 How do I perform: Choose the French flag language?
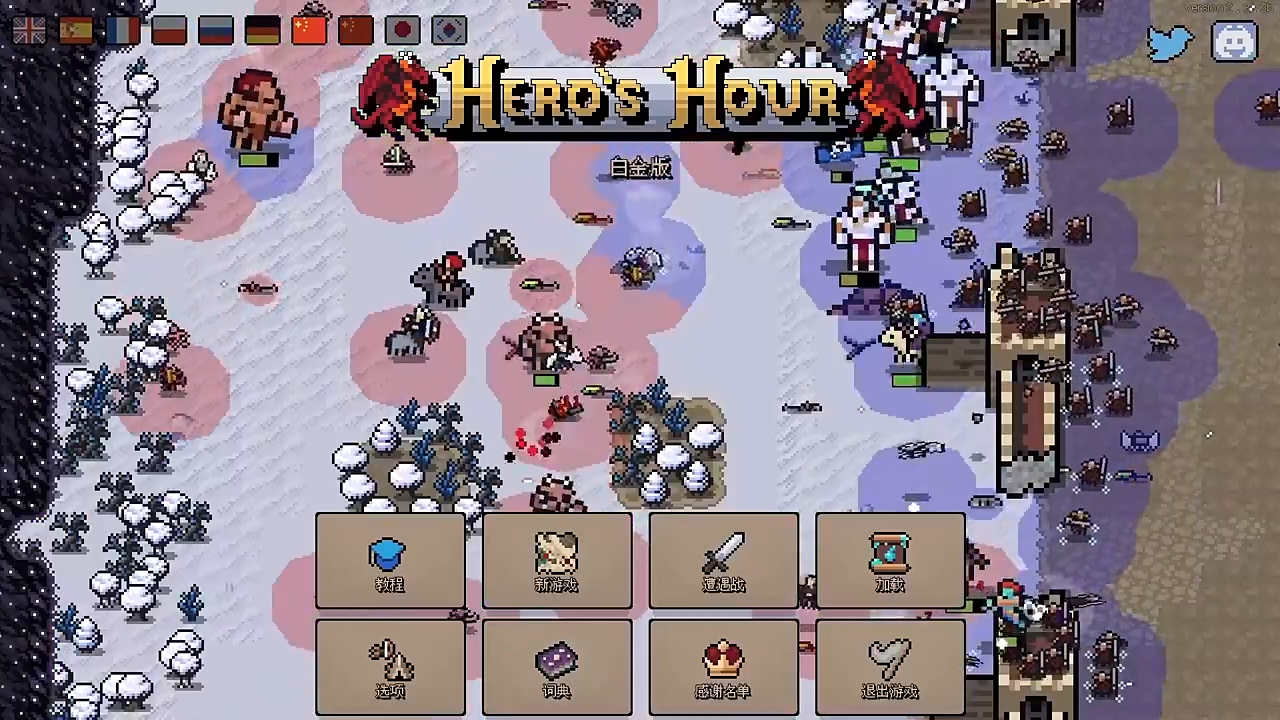point(123,31)
